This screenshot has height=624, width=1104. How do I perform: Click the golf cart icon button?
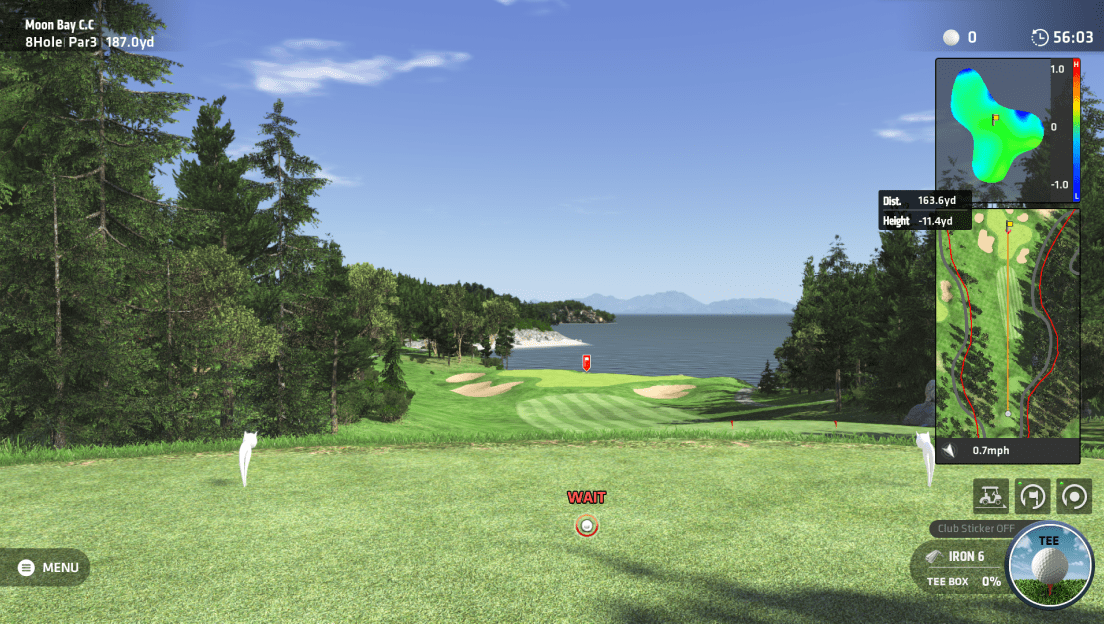990,494
